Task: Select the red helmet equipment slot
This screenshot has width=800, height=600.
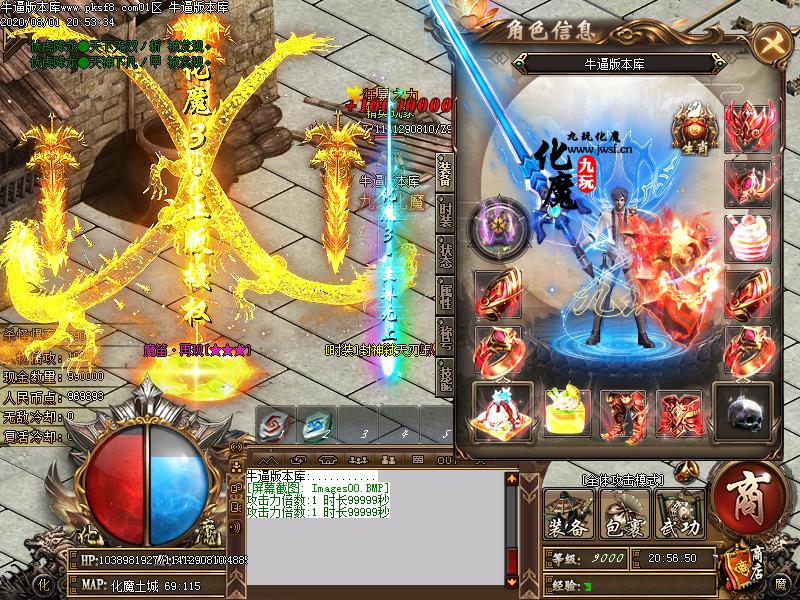Action: (x=748, y=128)
